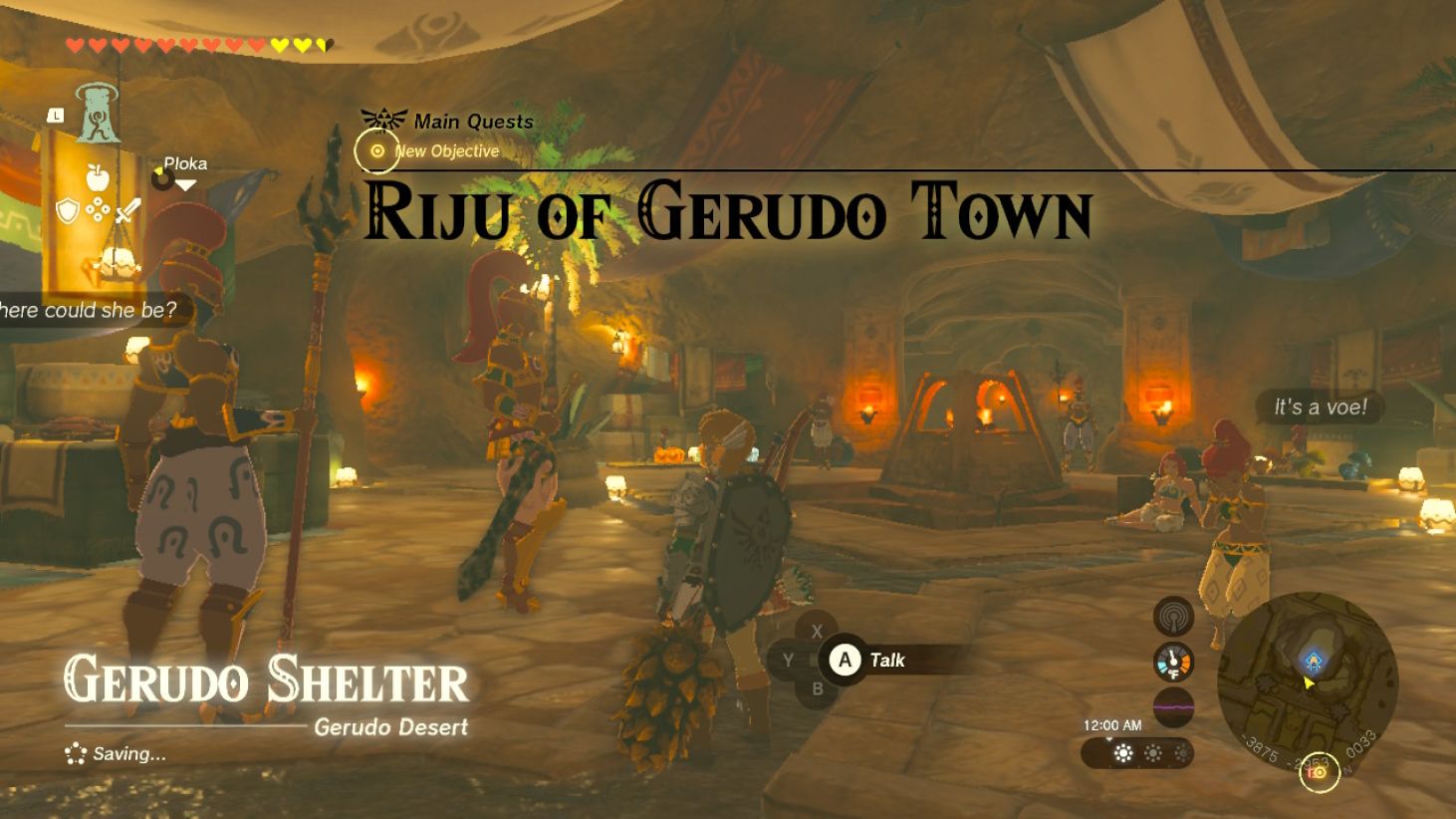Open the New Objective ring marker
1456x819 pixels.
(x=375, y=153)
